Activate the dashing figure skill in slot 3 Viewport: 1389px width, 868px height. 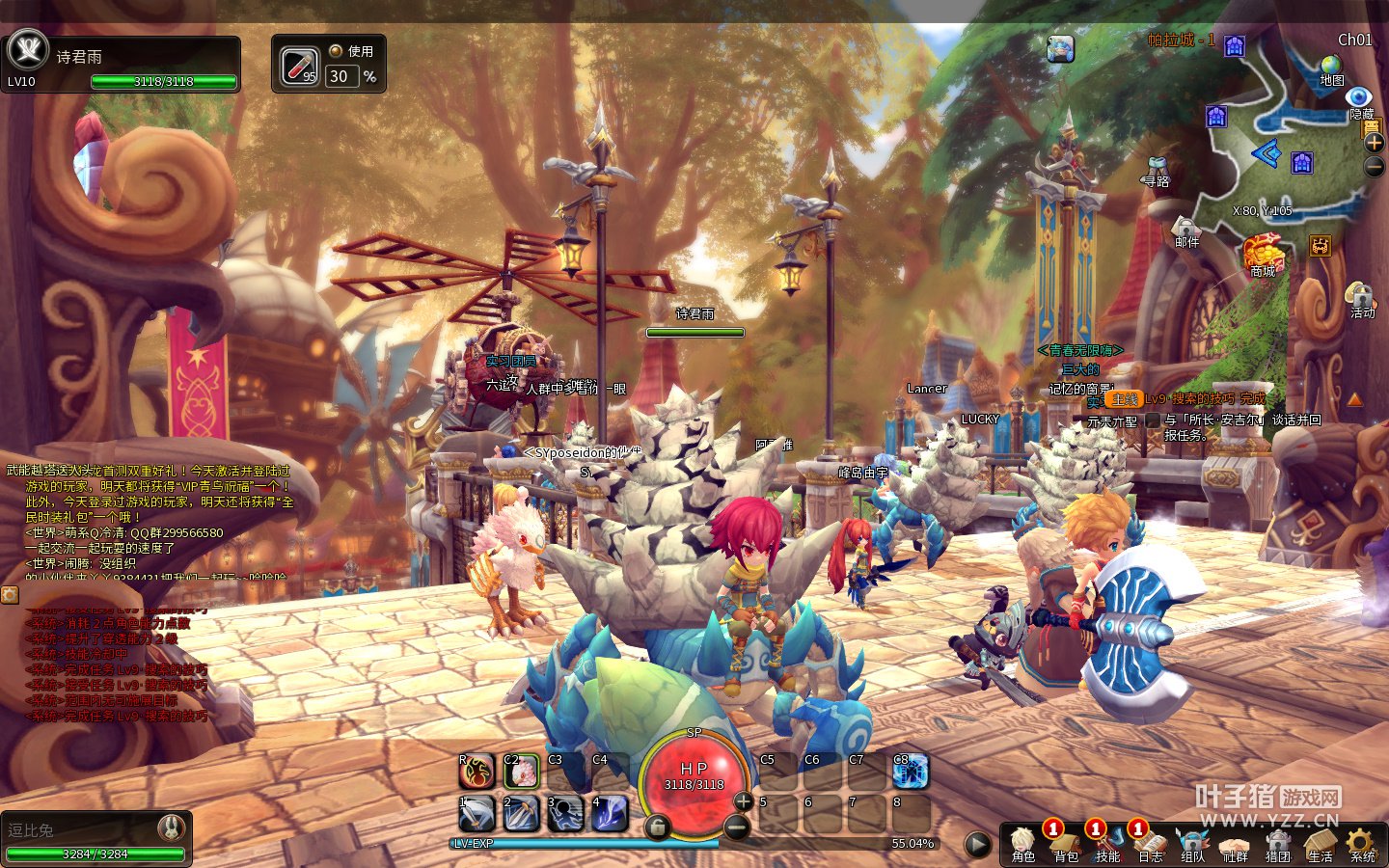click(565, 814)
